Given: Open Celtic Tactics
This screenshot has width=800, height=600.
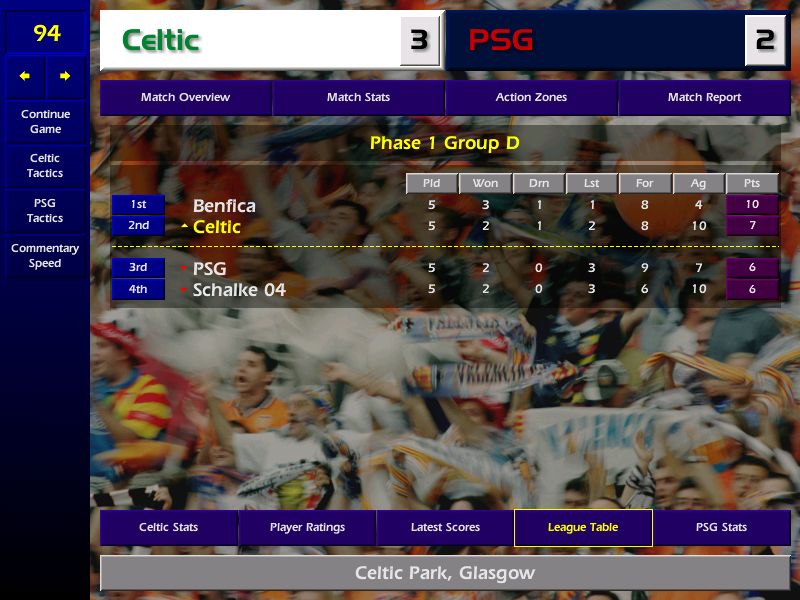Looking at the screenshot, I should pyautogui.click(x=45, y=166).
